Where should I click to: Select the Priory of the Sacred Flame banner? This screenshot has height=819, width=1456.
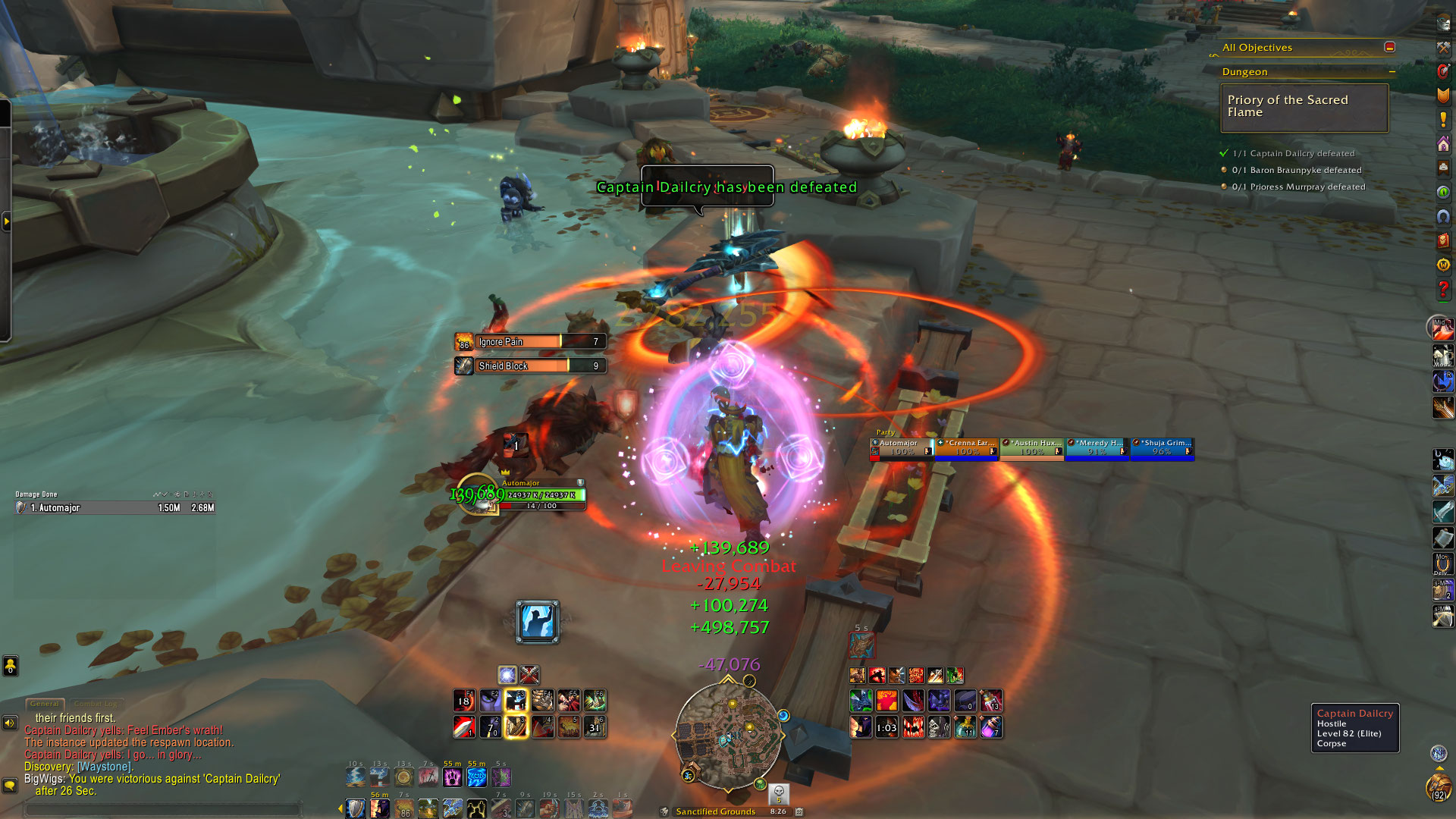coord(1304,107)
